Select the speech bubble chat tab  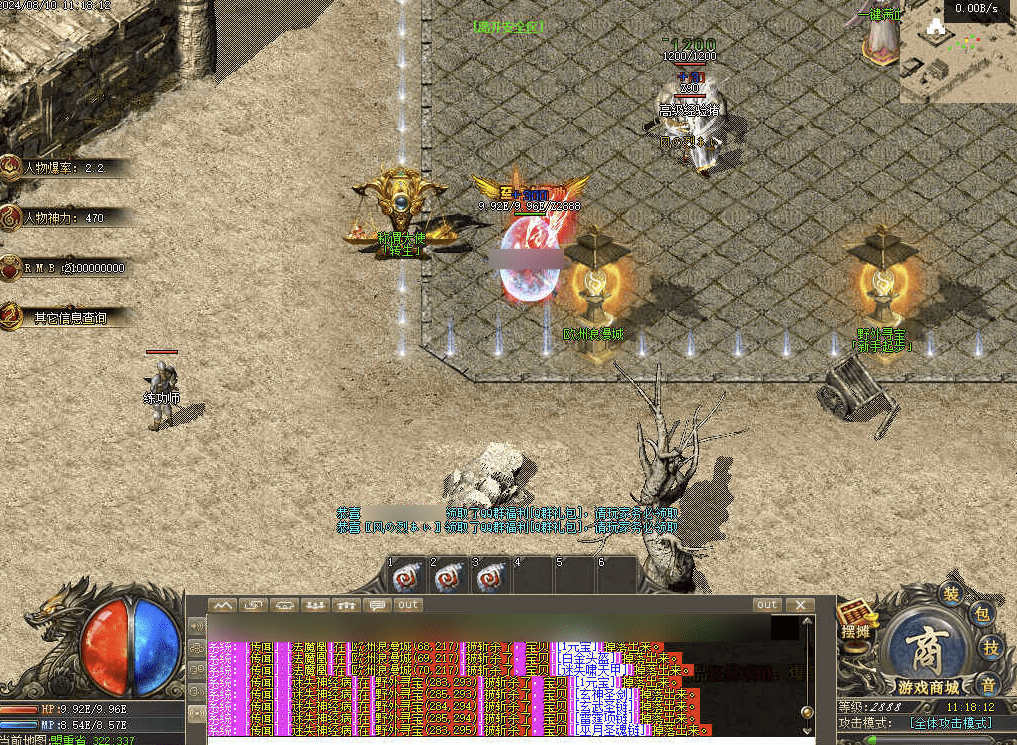point(377,605)
